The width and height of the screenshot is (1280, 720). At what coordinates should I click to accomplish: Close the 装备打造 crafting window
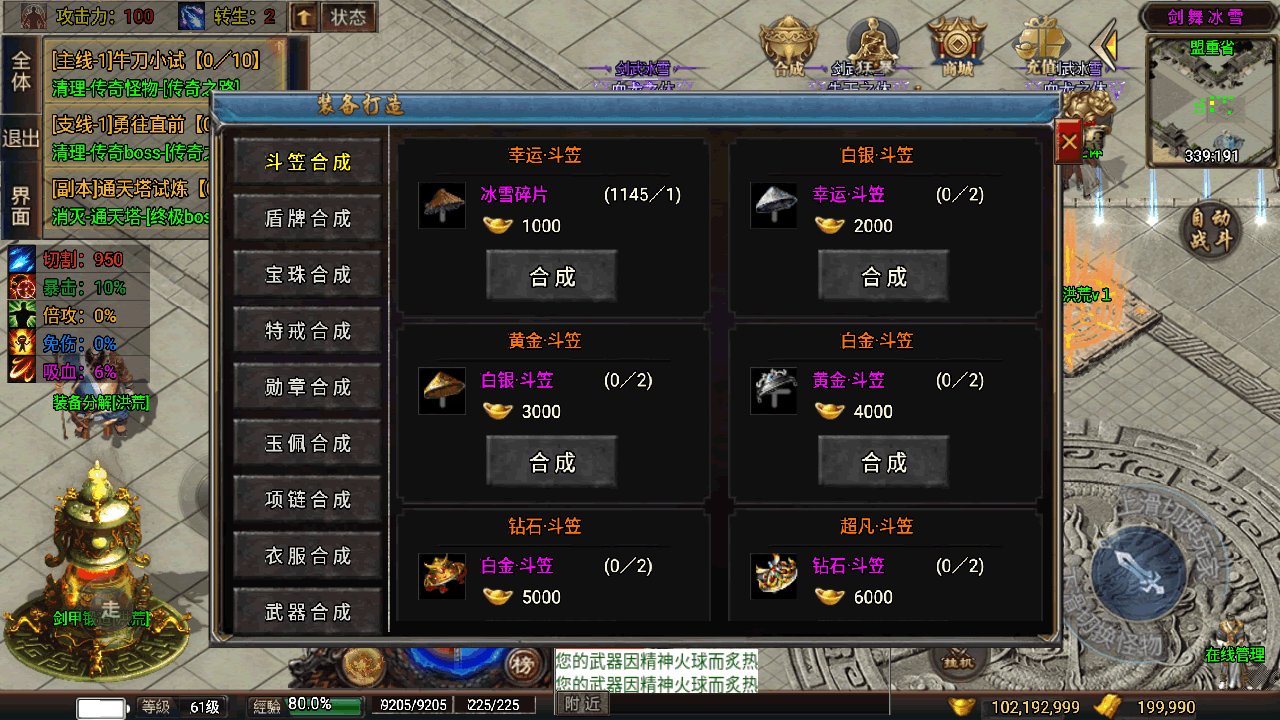[x=1069, y=142]
